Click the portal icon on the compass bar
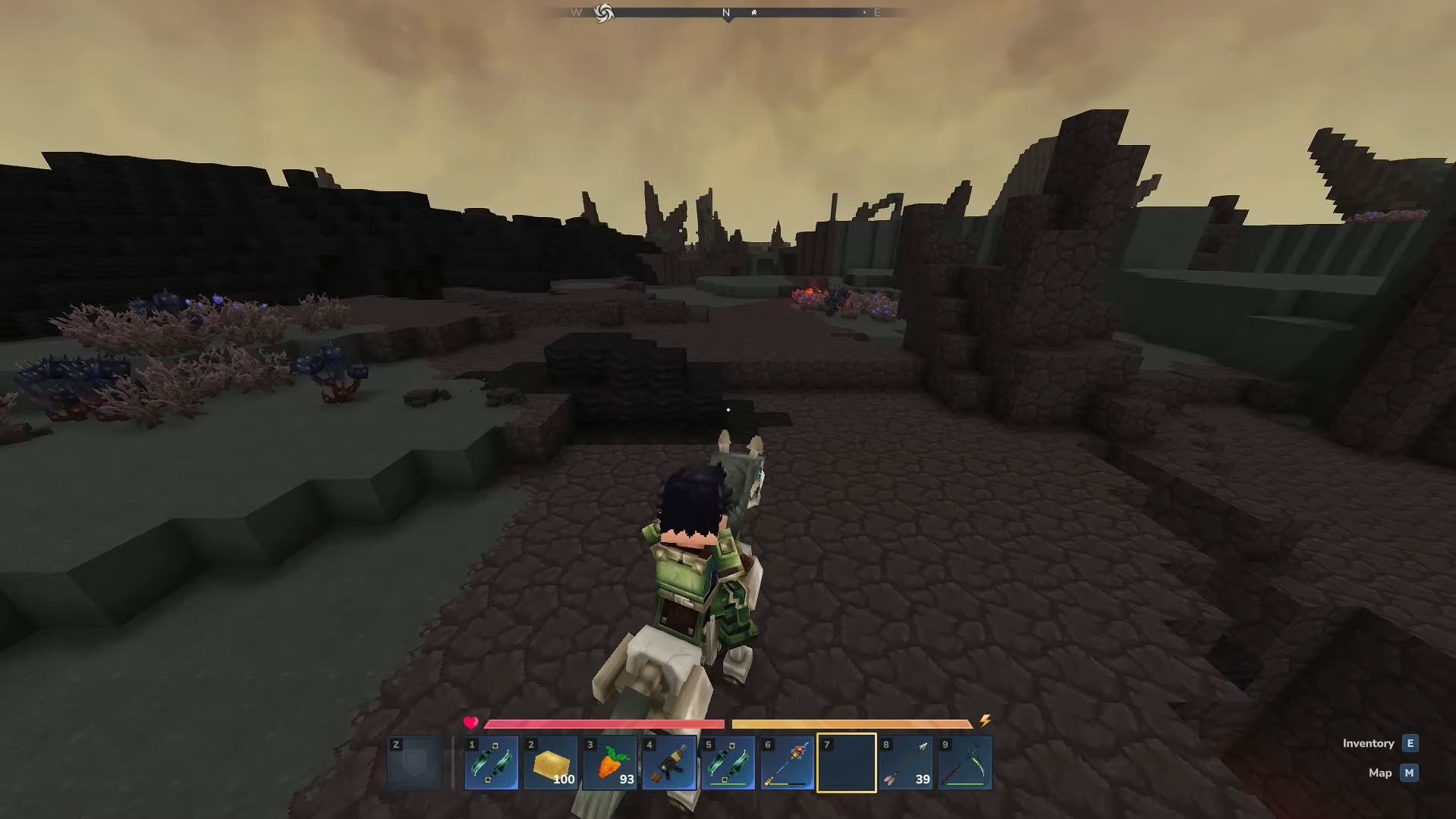 coord(603,12)
